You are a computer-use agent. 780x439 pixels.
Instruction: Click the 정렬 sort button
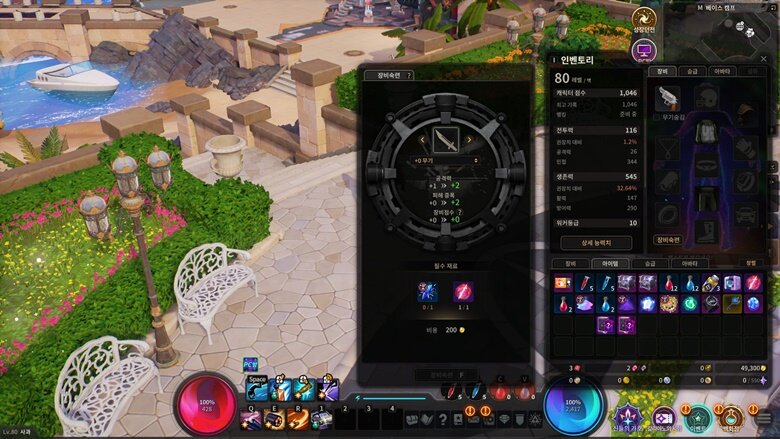(x=751, y=264)
